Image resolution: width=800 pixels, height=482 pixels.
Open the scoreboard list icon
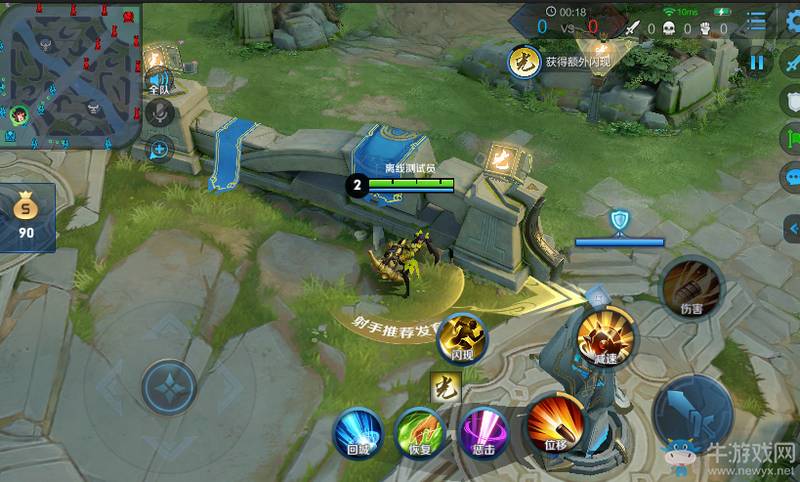pos(758,22)
